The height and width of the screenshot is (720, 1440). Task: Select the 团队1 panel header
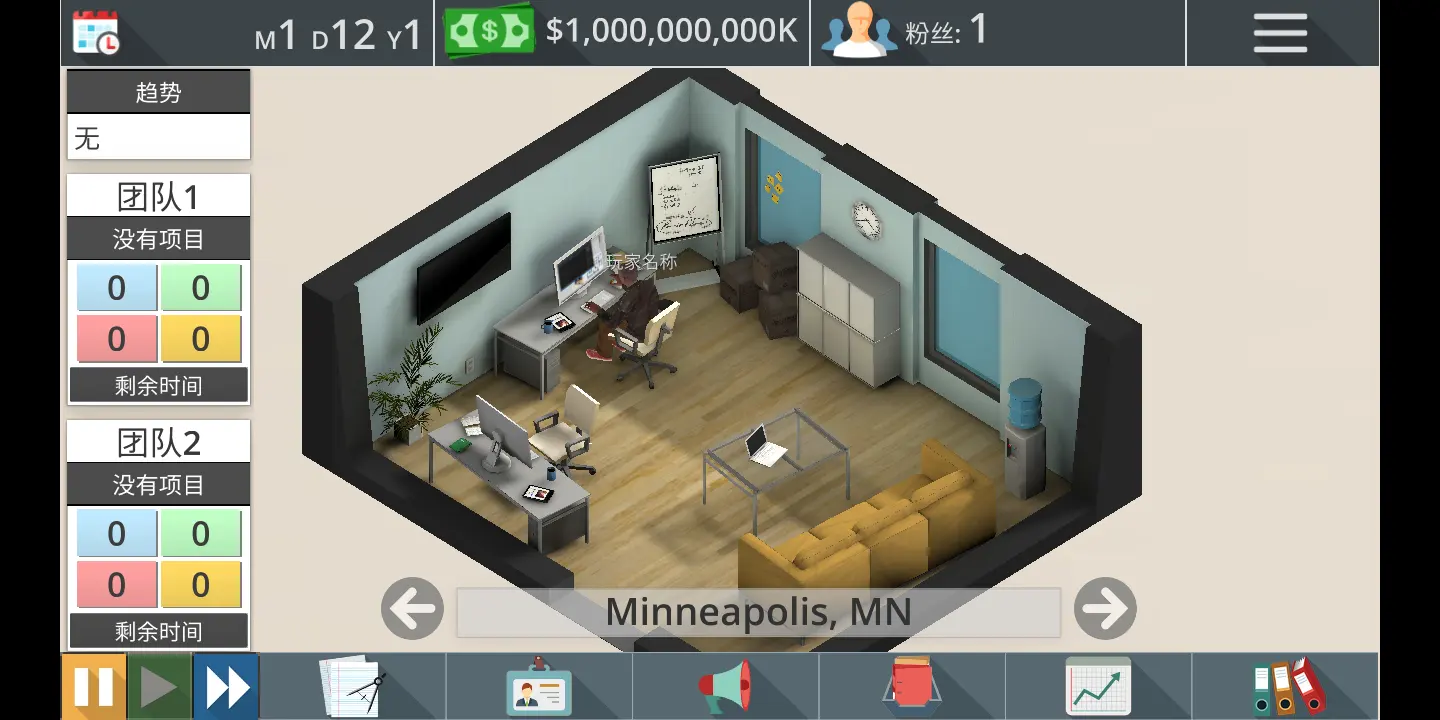pyautogui.click(x=158, y=196)
